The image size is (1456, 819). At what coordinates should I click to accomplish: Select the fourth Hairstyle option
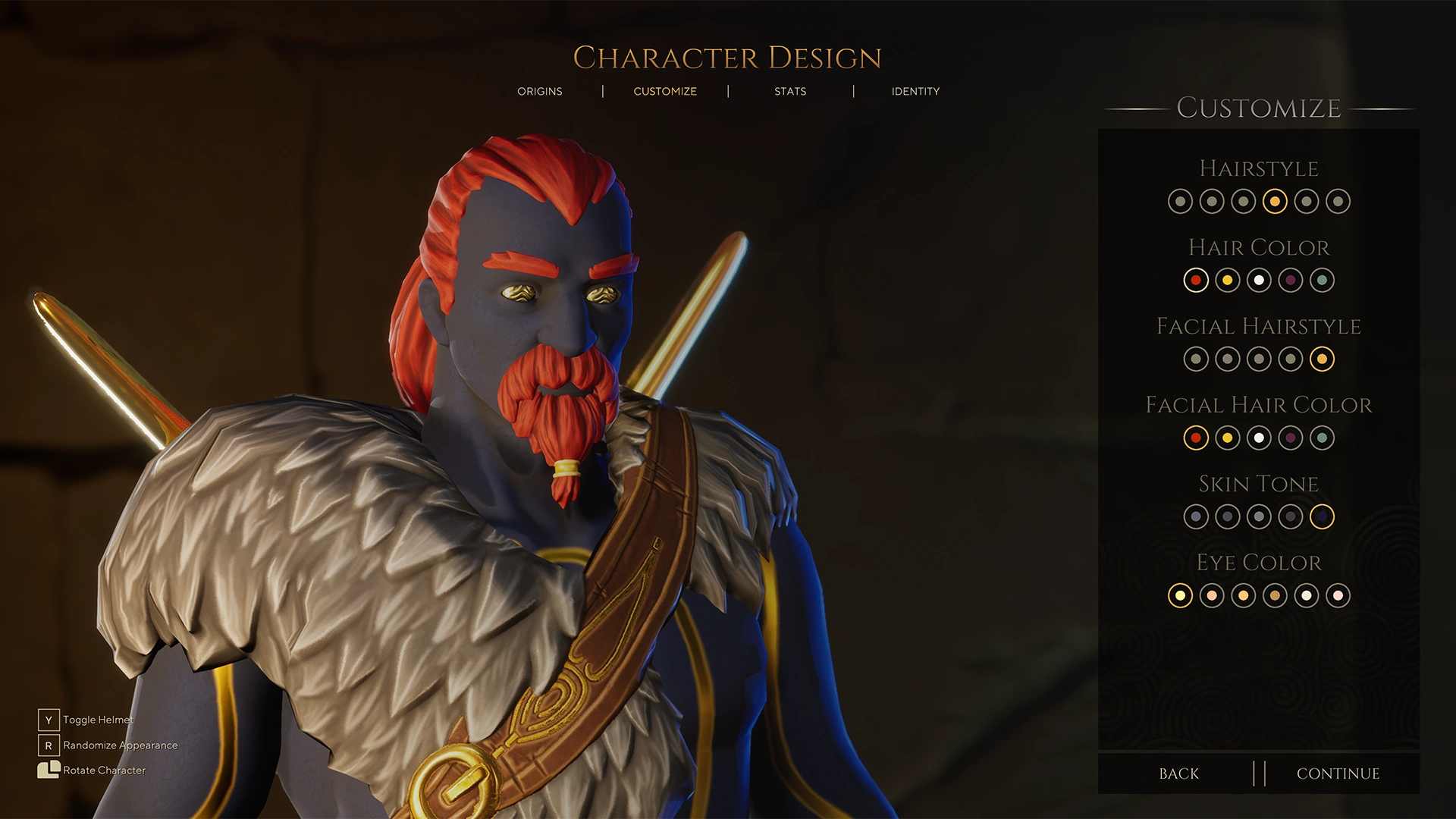[x=1275, y=202]
